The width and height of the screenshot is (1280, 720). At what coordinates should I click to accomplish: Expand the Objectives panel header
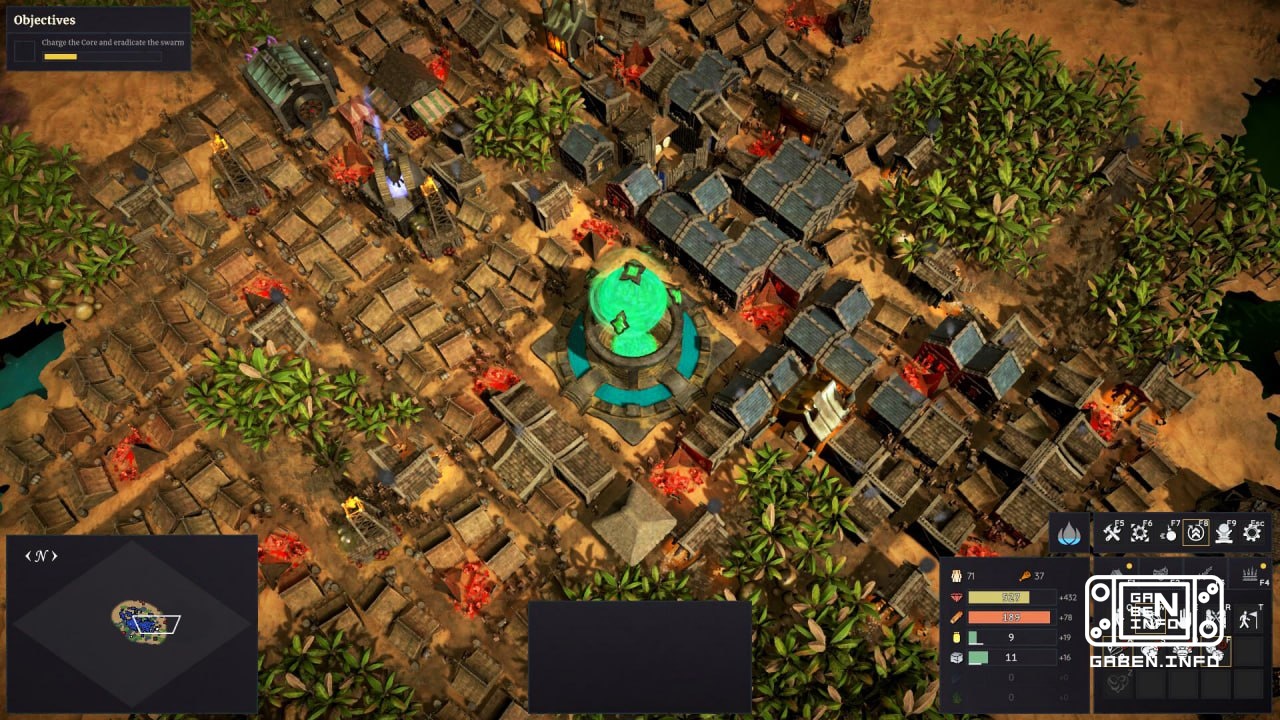pyautogui.click(x=45, y=19)
